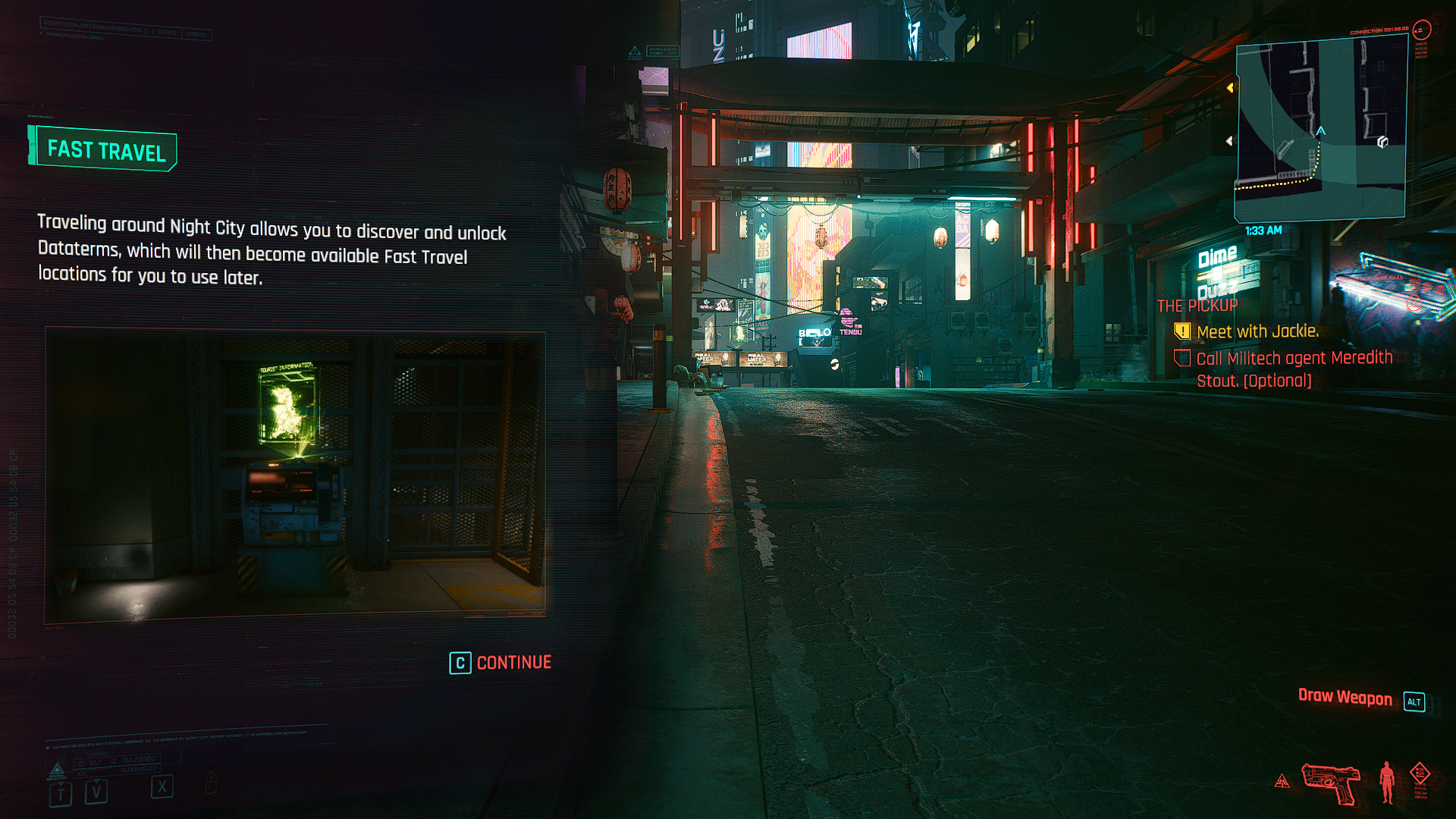Select the 'Meet with Jackie' objective
The image size is (1456, 819).
1257,331
